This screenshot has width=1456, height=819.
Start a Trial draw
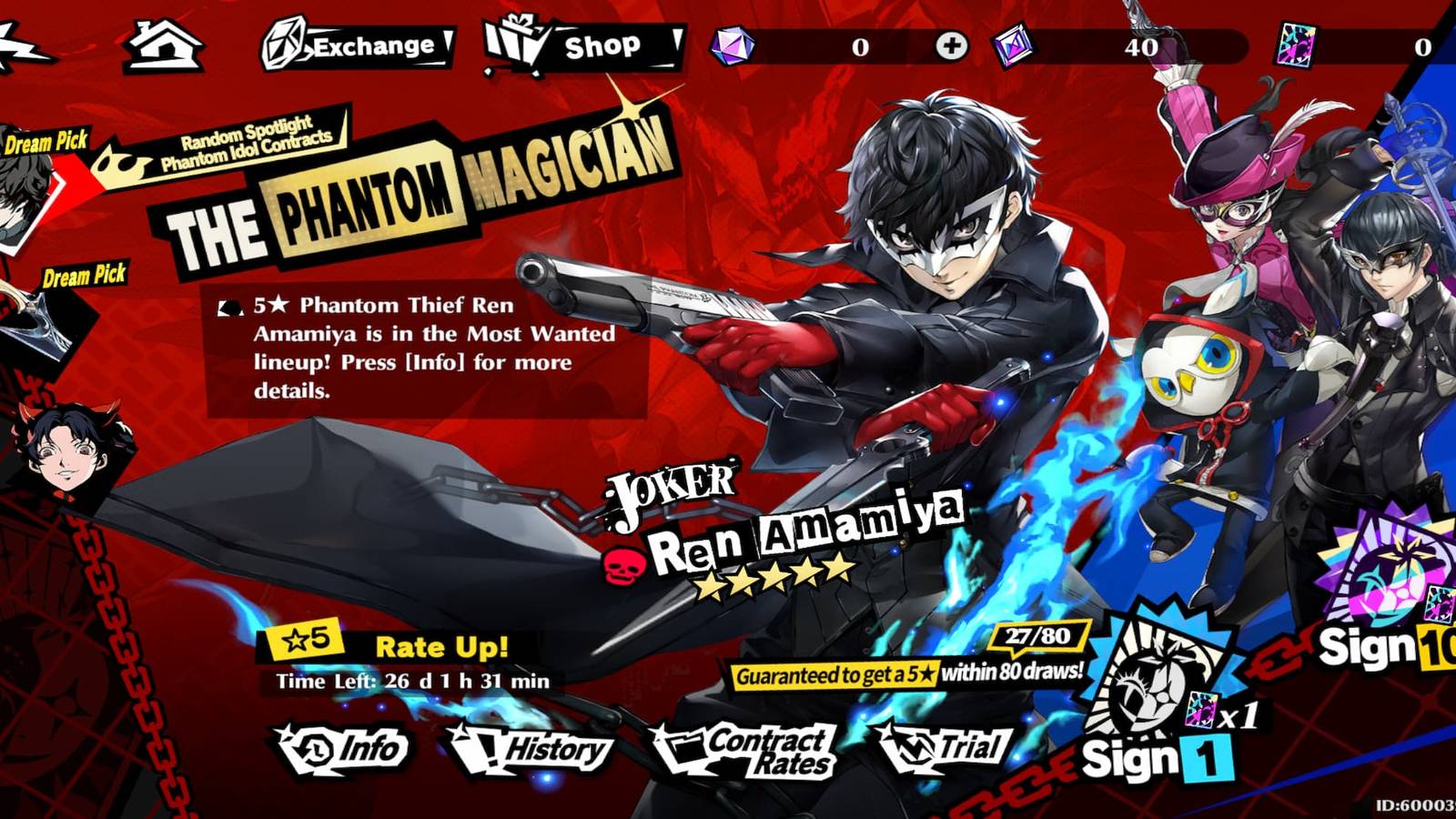(x=954, y=748)
